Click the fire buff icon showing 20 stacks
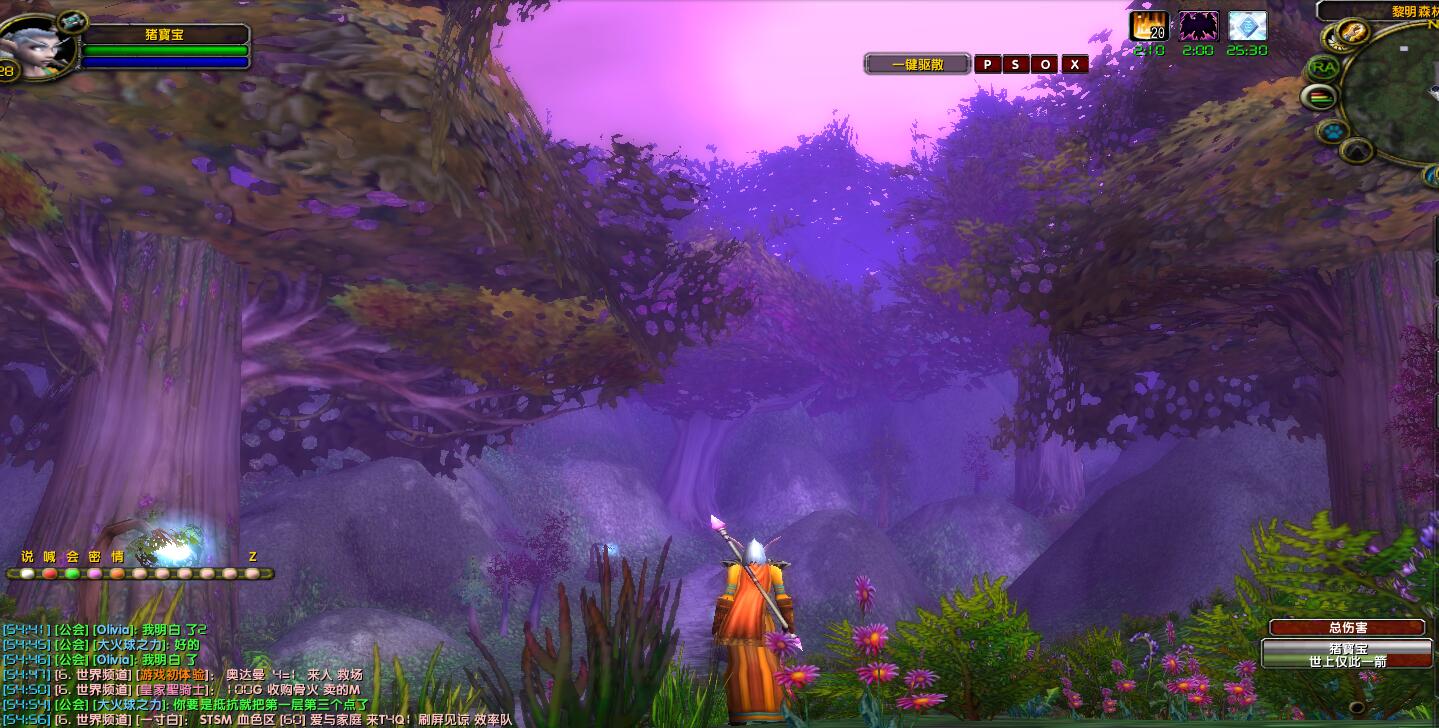Image resolution: width=1439 pixels, height=728 pixels. pyautogui.click(x=1148, y=26)
